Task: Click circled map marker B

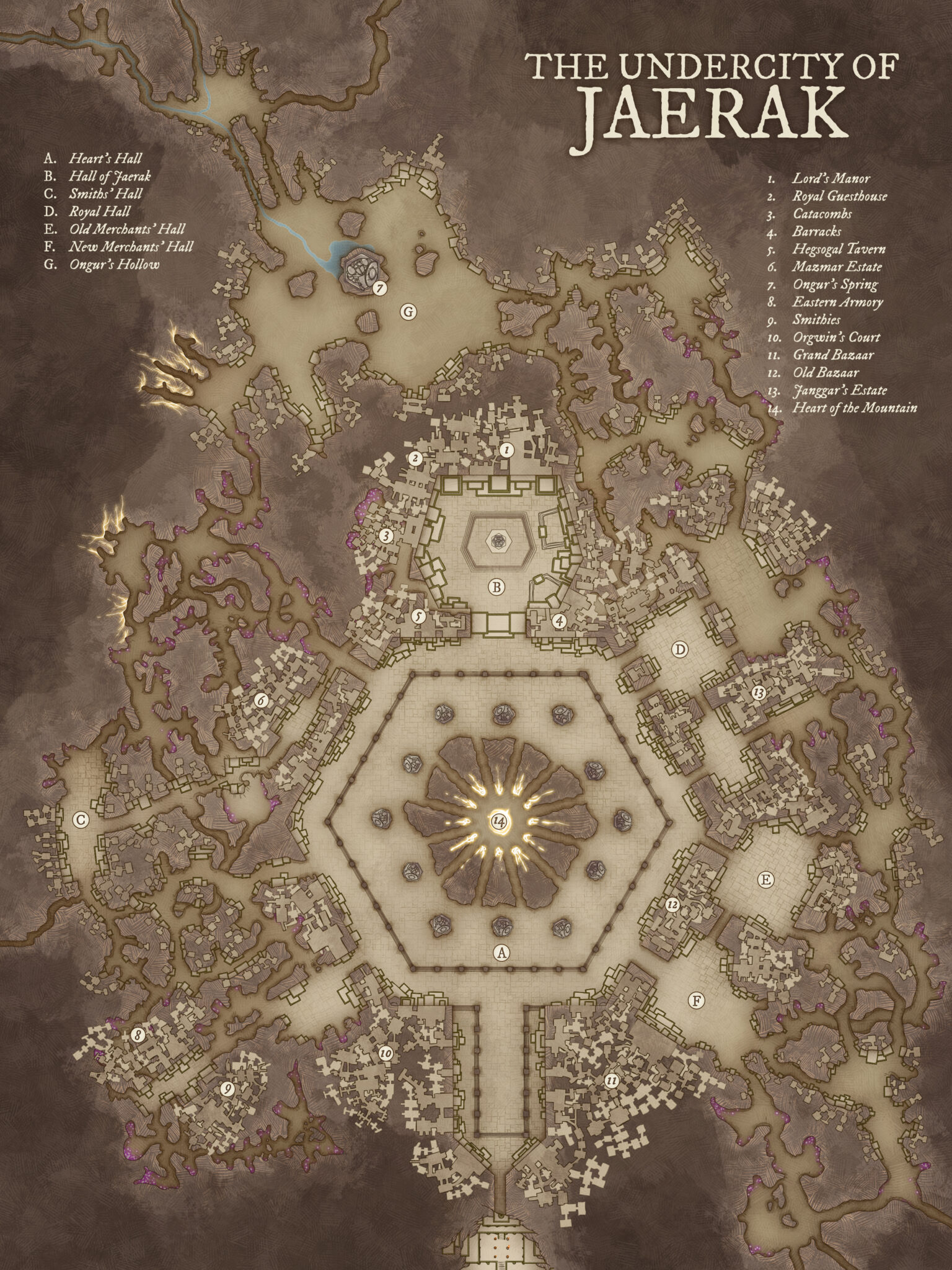Action: click(497, 586)
